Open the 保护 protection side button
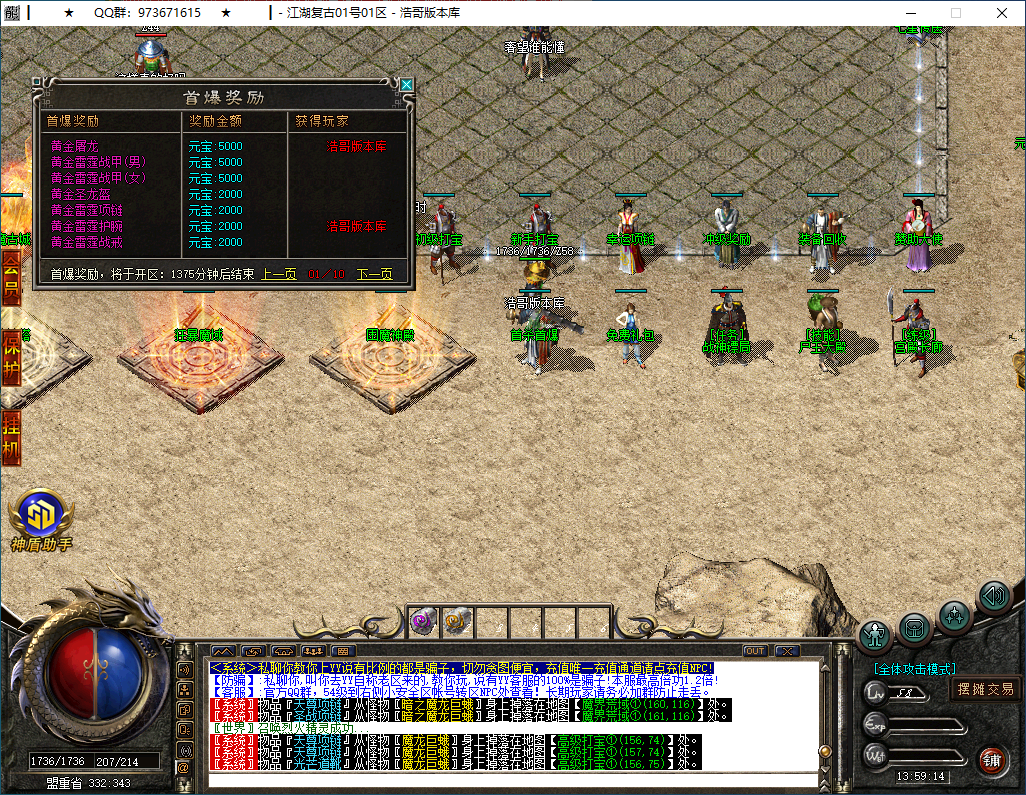The width and height of the screenshot is (1026, 795). click(11, 355)
